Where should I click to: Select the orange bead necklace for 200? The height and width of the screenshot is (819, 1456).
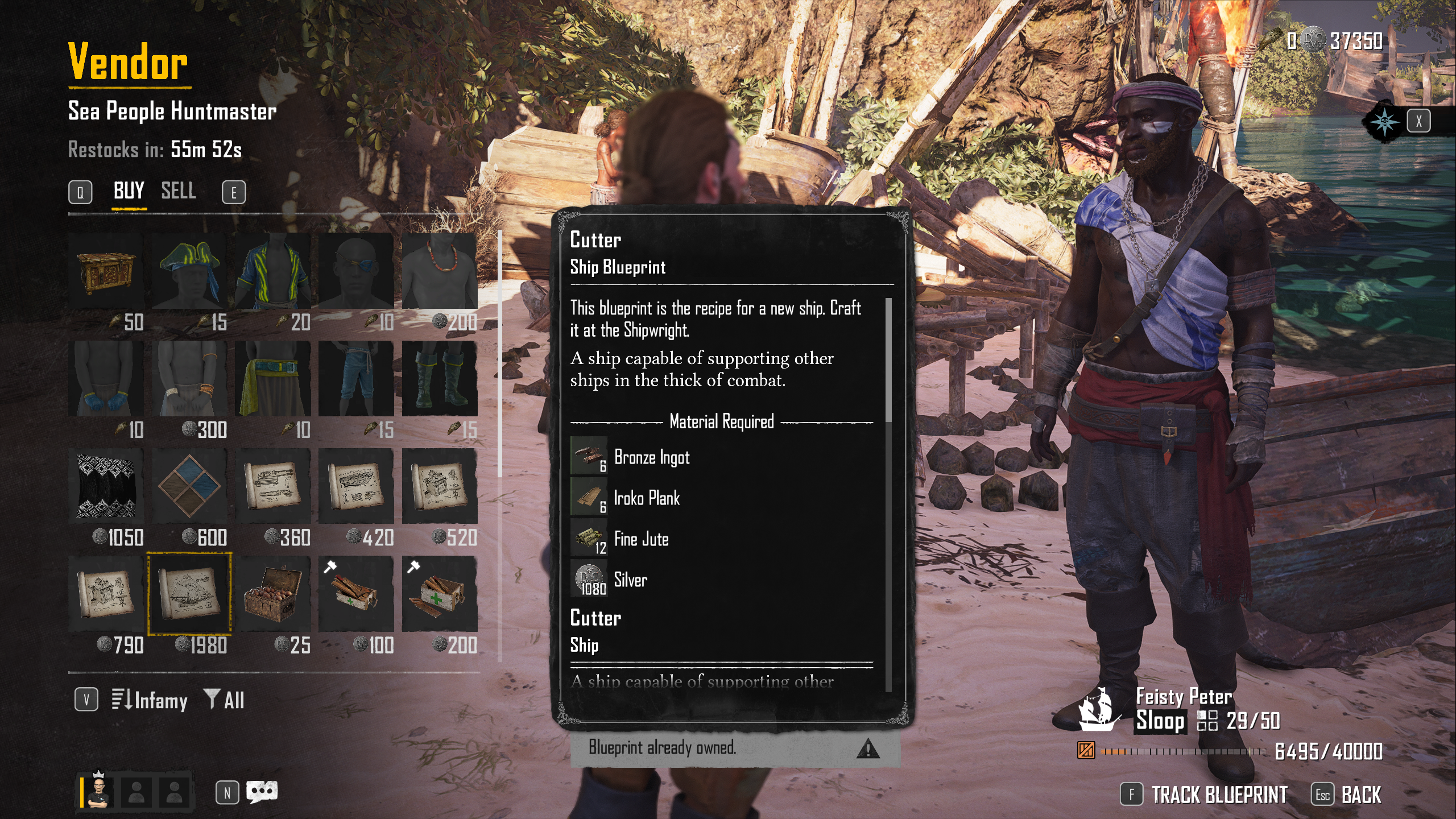pos(439,271)
